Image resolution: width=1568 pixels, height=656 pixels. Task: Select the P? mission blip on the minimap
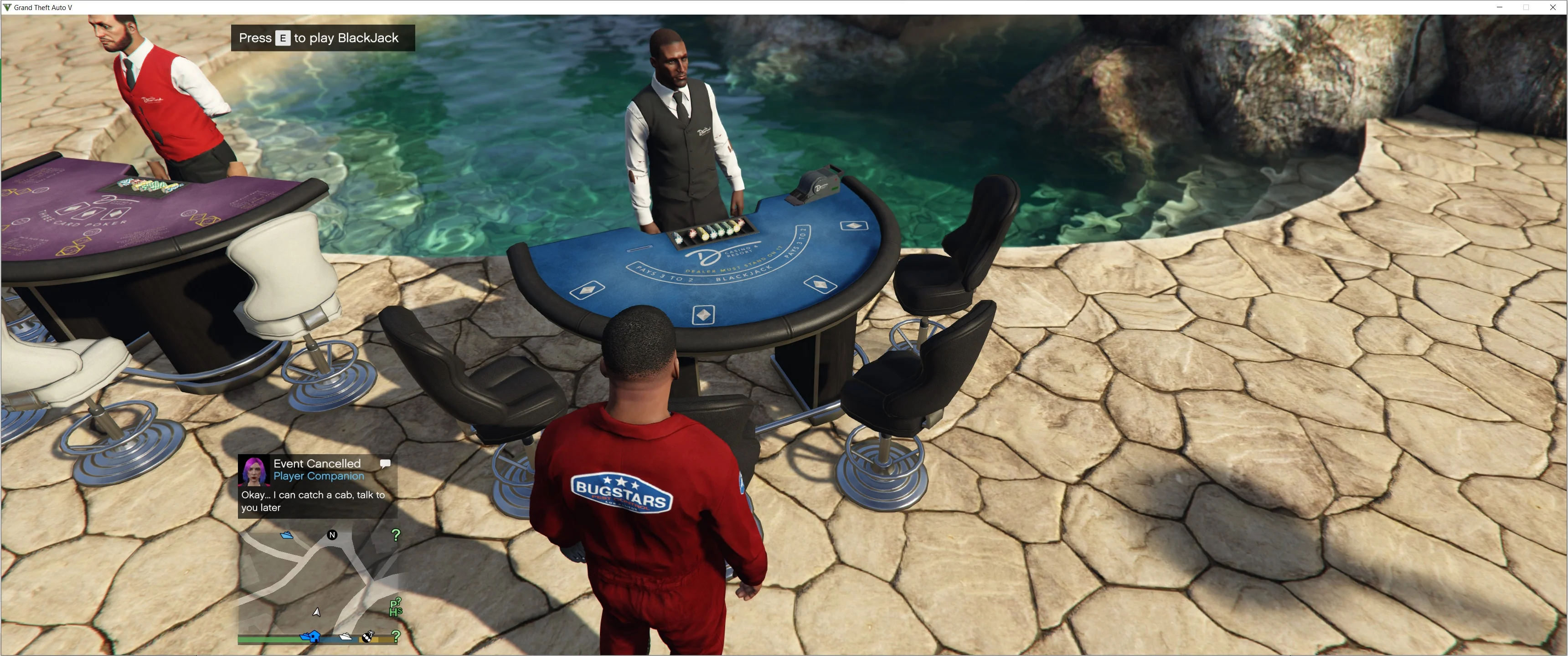(396, 602)
